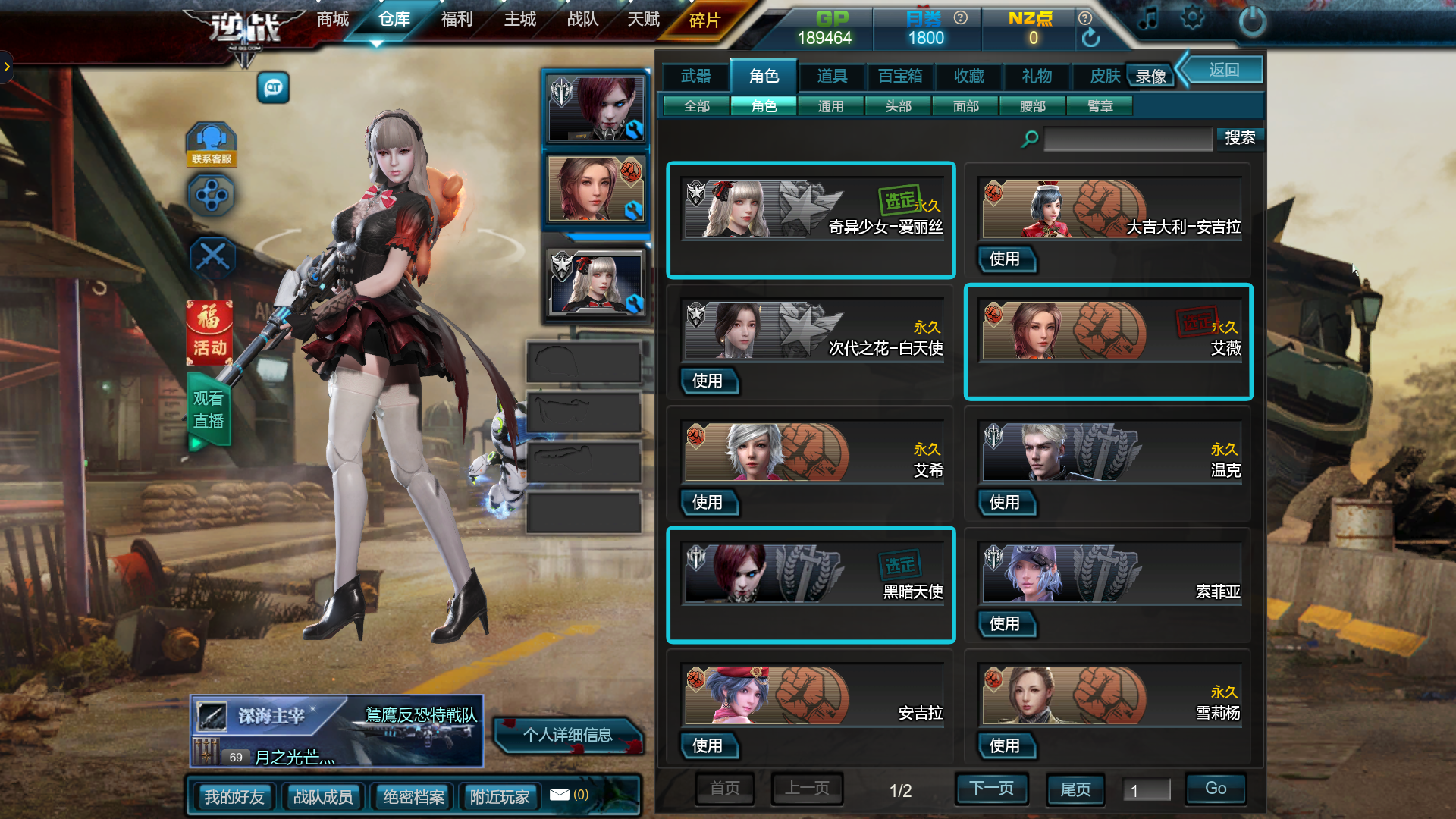Open 个人详细信息 personal details
Viewport: 1456px width, 819px height.
point(567,735)
